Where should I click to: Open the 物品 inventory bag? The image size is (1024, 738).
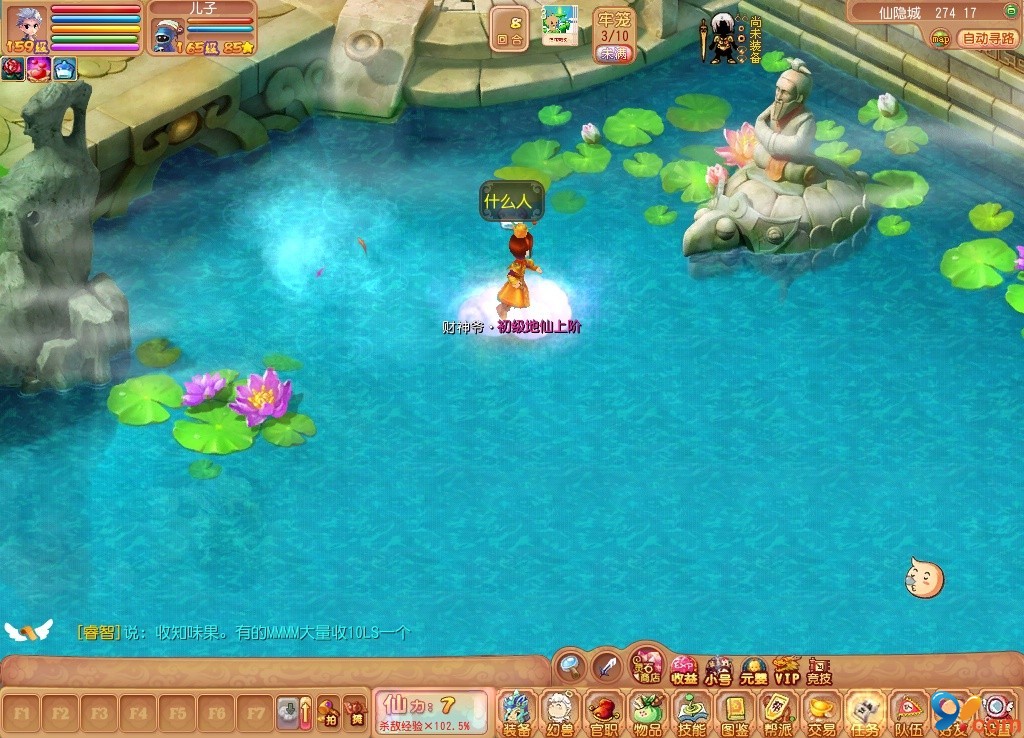pos(647,712)
